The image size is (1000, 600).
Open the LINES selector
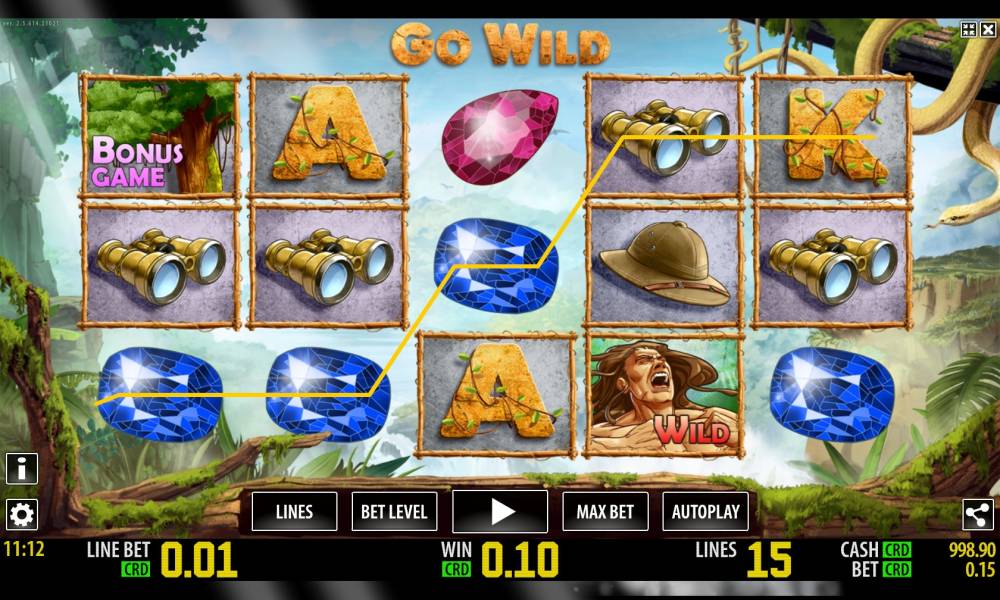(294, 512)
